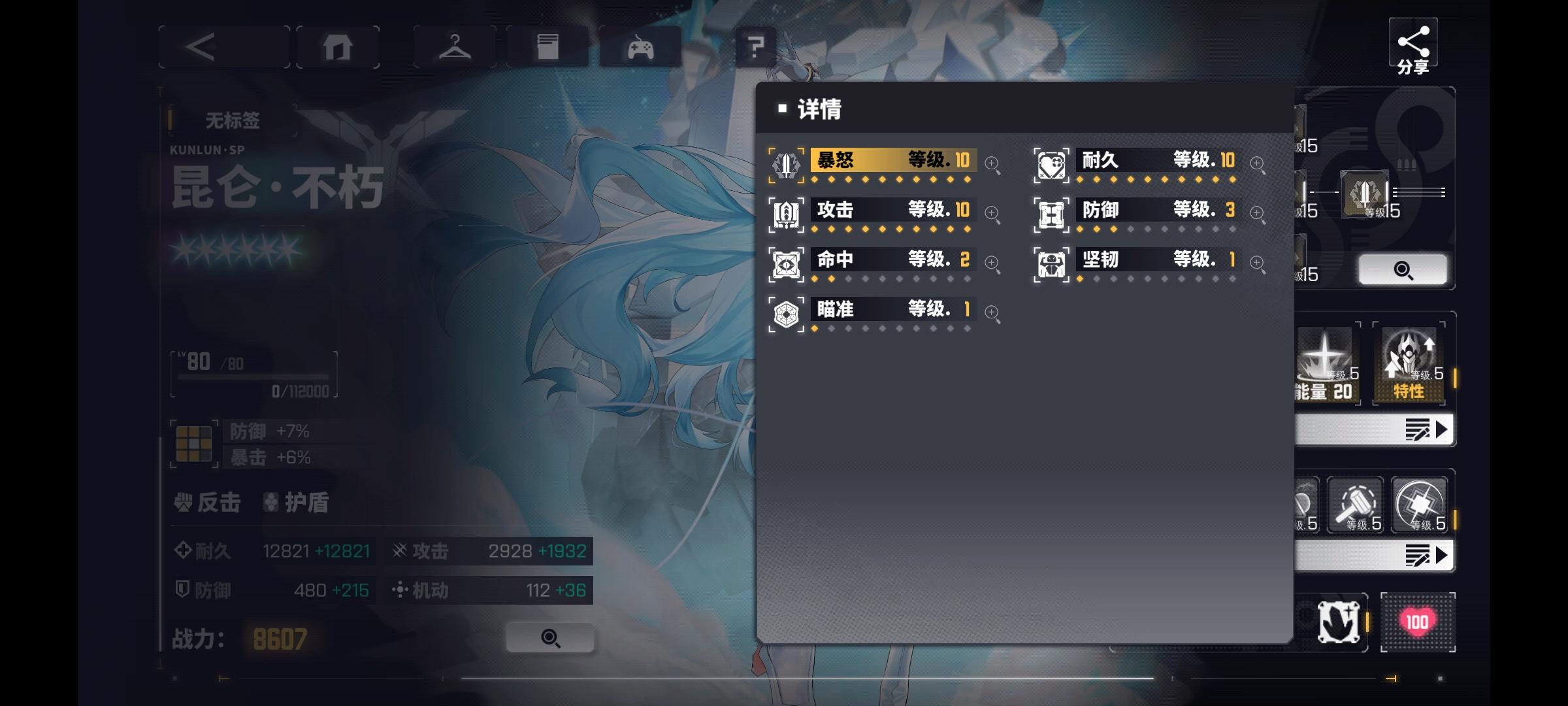Select the highlighted 暴怒 stat row

[x=892, y=160]
